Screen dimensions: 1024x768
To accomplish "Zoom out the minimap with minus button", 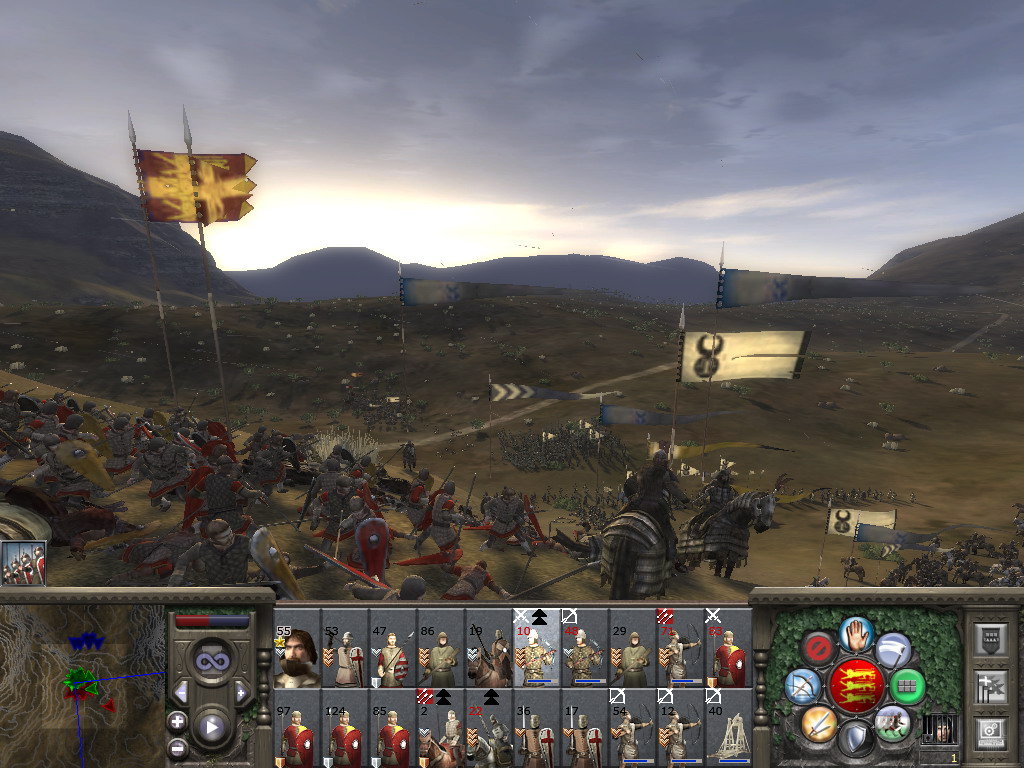I will (x=178, y=746).
